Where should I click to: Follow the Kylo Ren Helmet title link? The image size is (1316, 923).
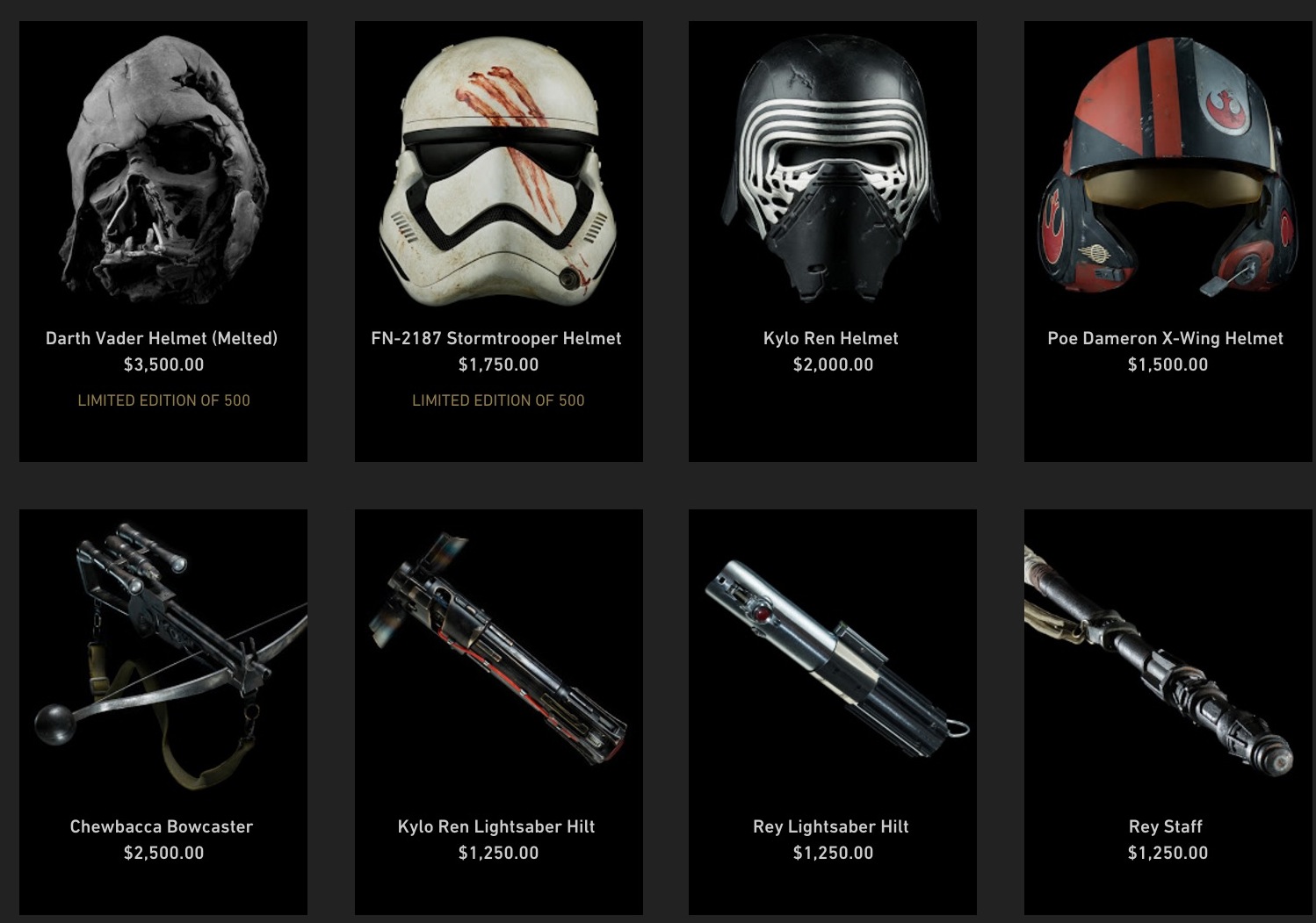tap(831, 338)
